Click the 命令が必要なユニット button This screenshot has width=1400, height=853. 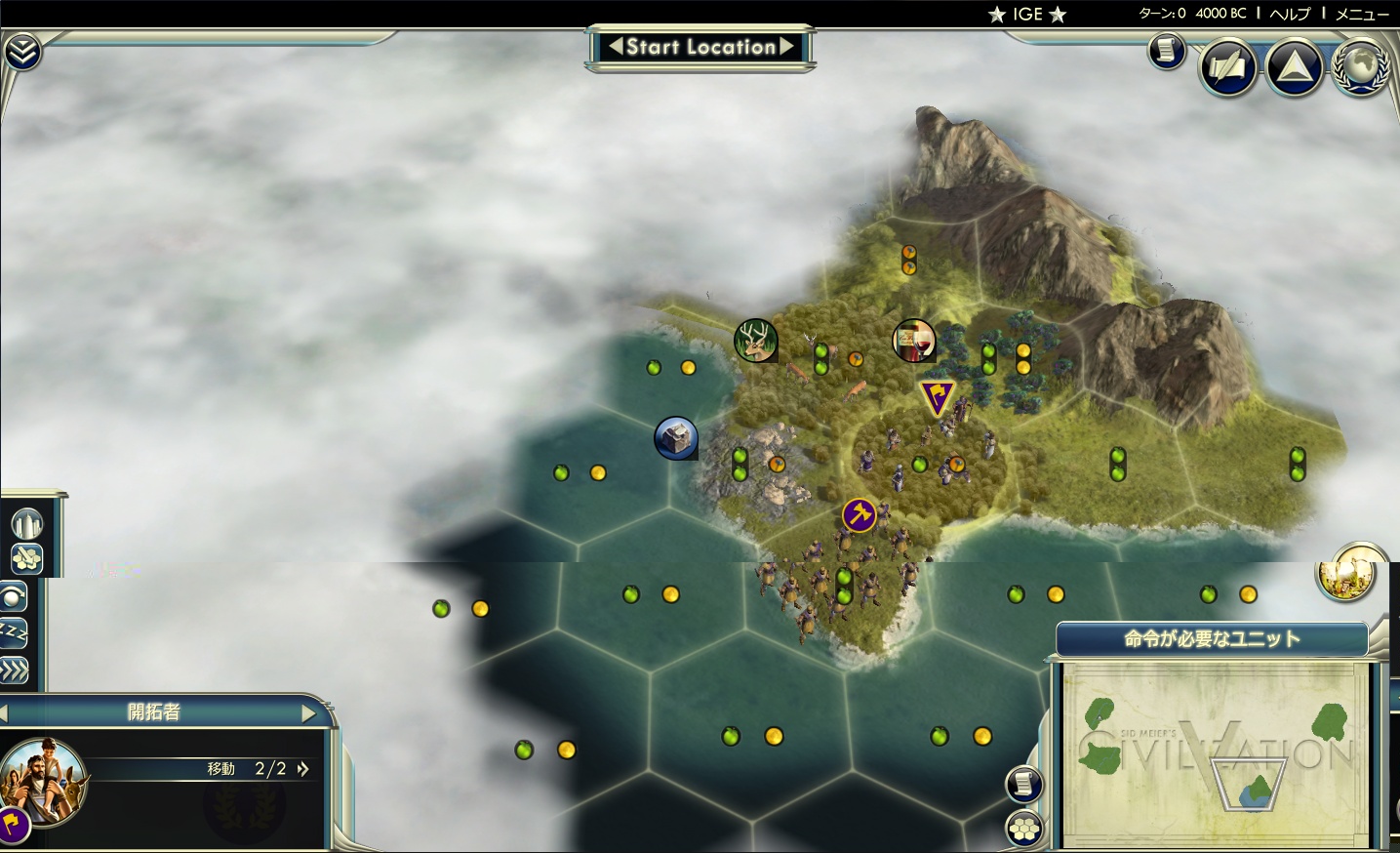coord(1212,639)
